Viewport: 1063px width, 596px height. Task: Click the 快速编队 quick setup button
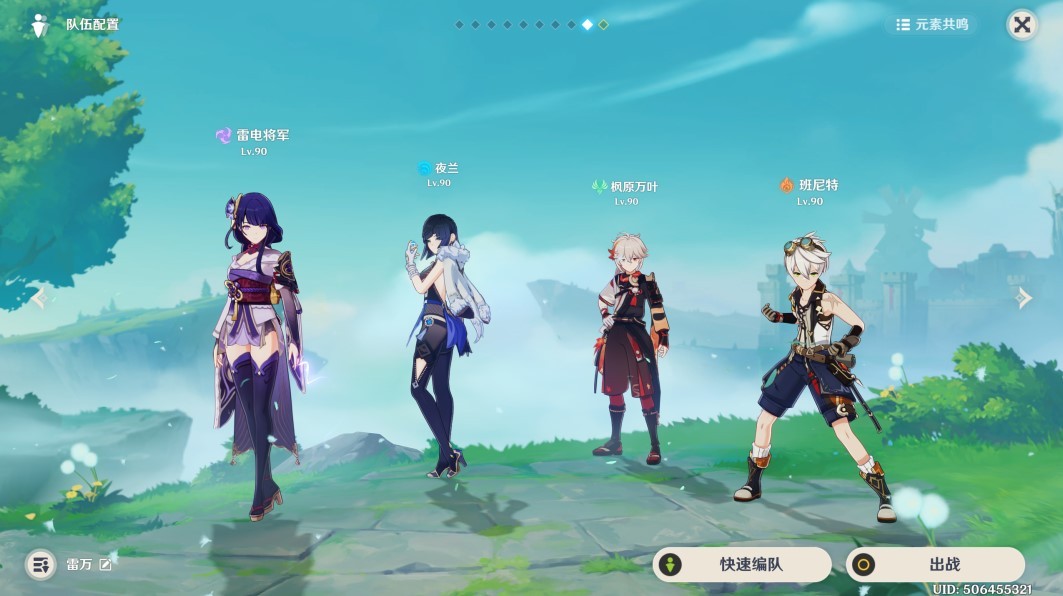742,564
